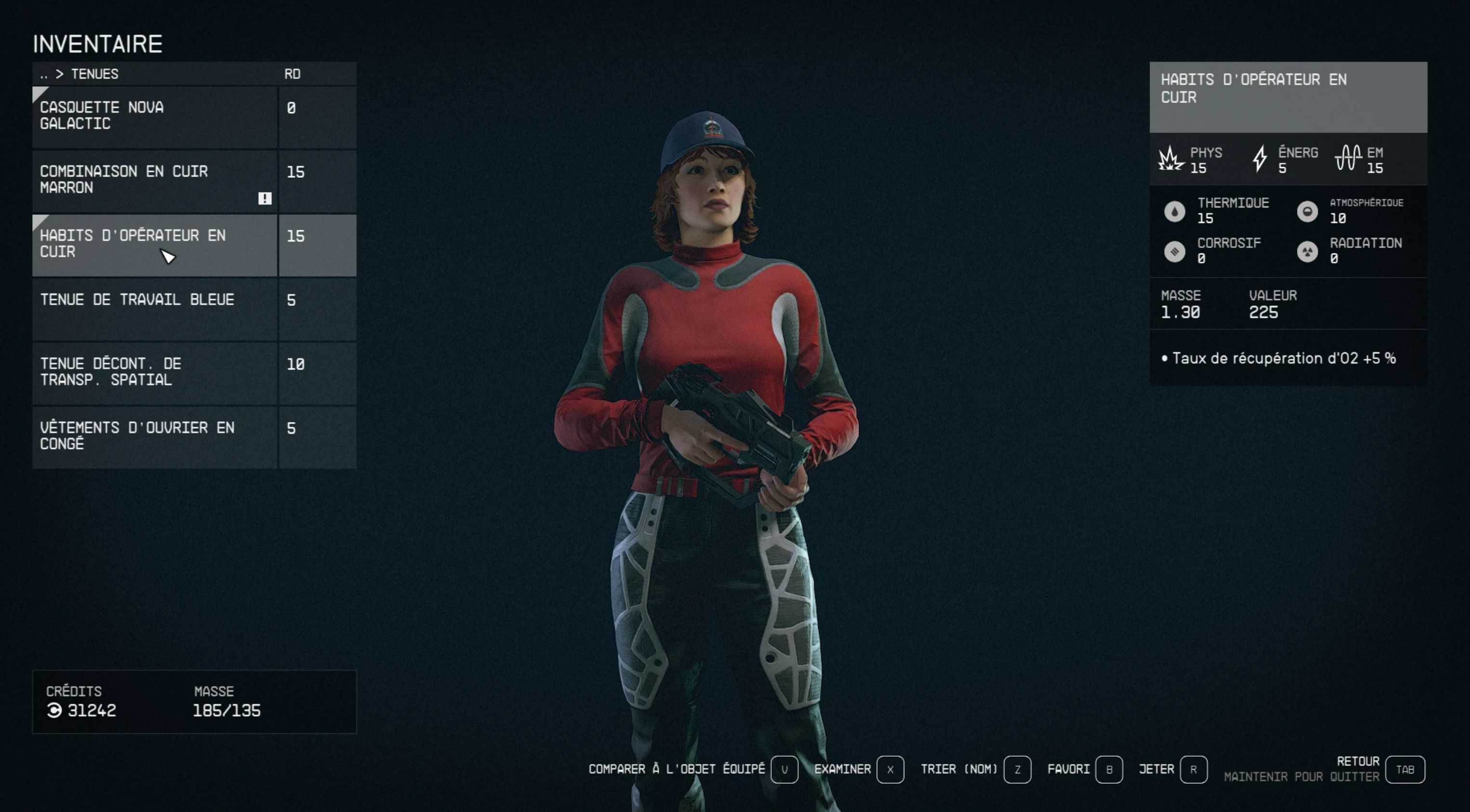Pick the Tenue de travail bleue outfit
This screenshot has height=812, width=1470.
point(154,309)
